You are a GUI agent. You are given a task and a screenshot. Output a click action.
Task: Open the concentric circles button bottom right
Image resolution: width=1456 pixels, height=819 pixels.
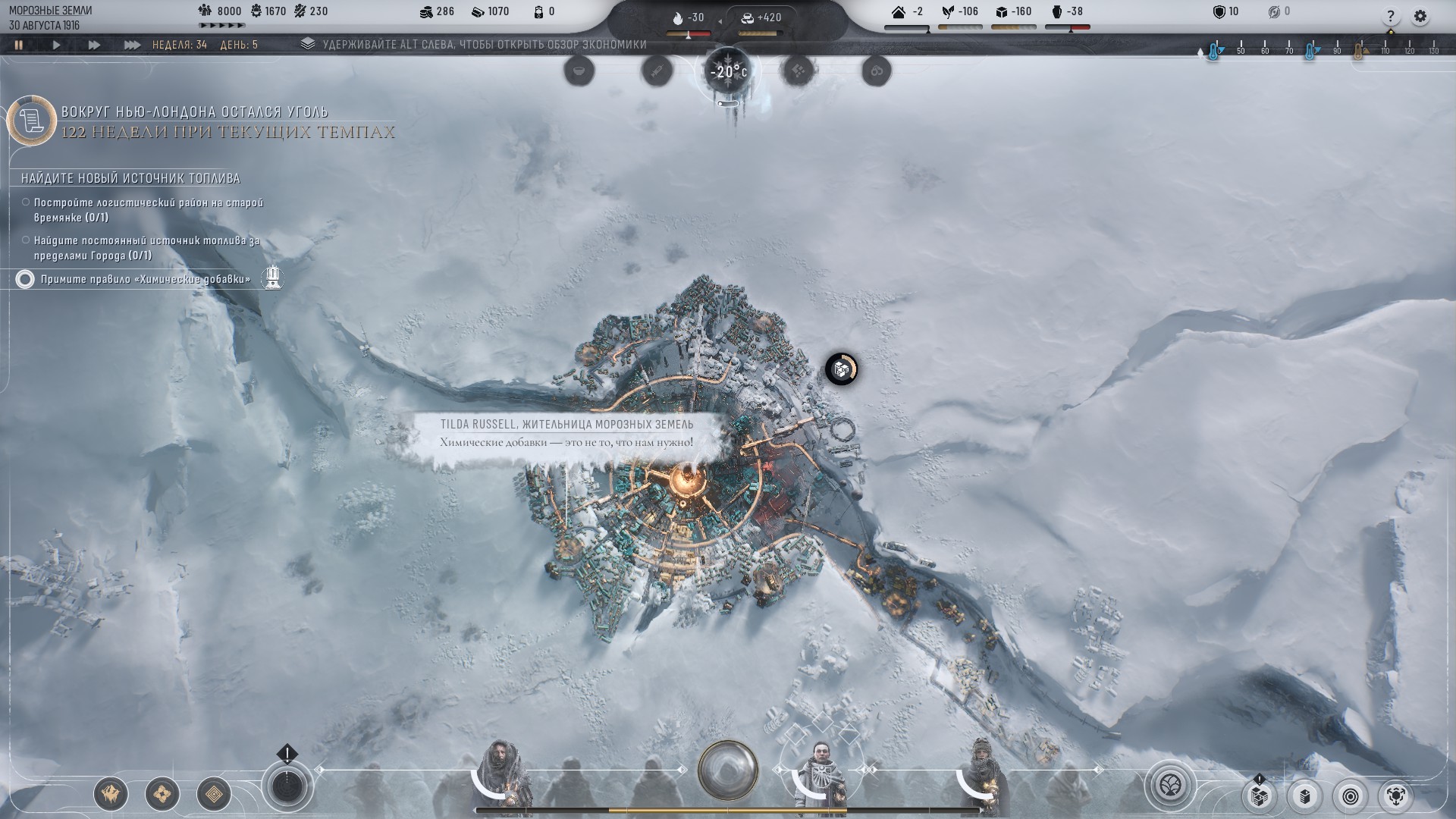point(1351,795)
